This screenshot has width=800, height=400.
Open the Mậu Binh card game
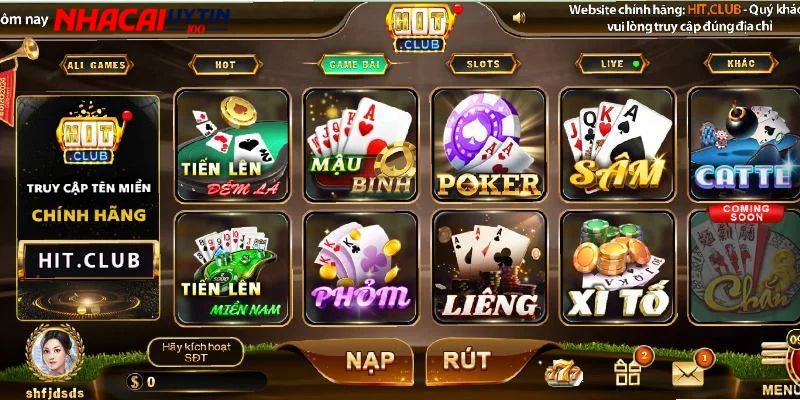[360, 145]
